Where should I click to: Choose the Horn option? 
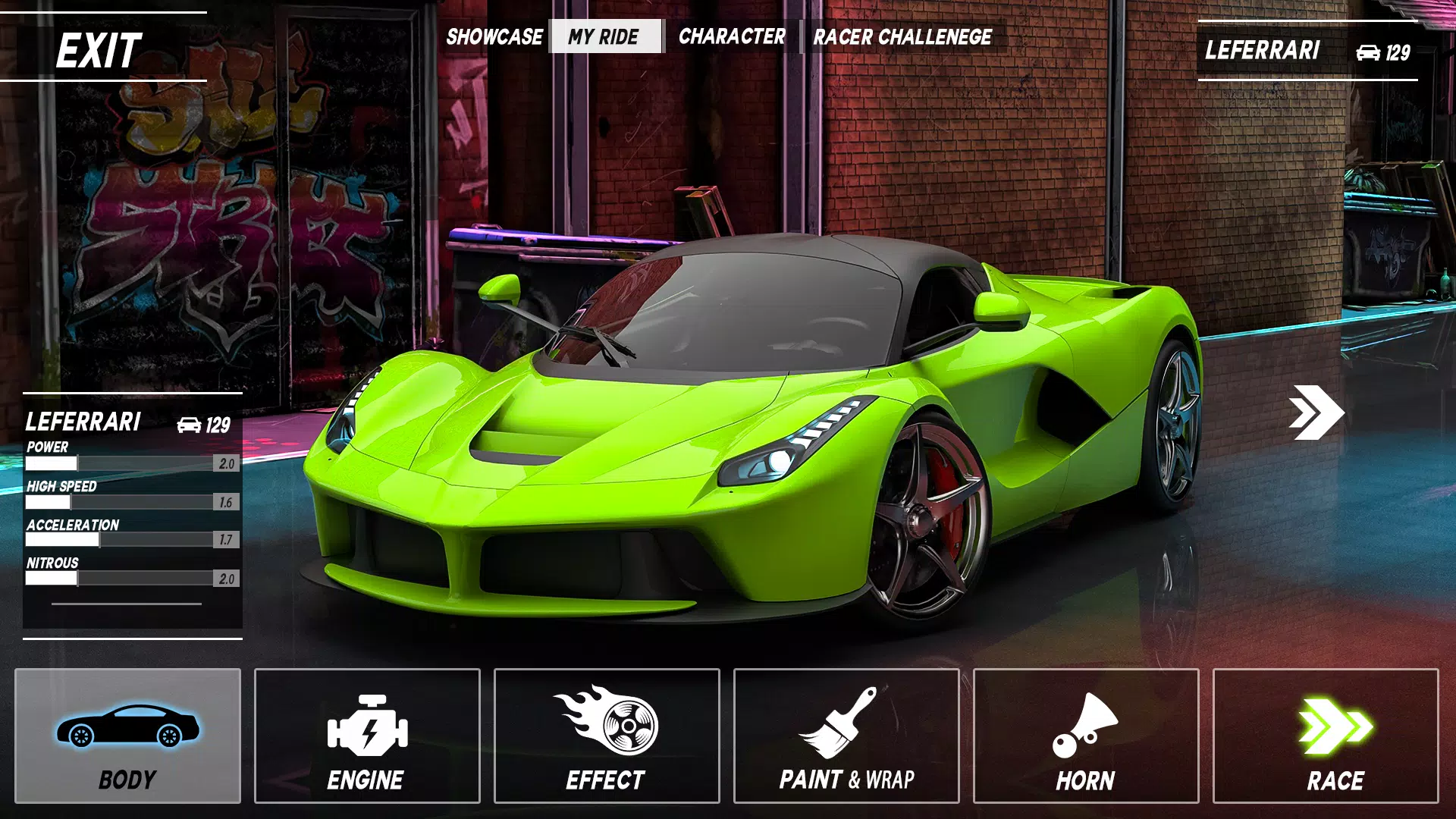pos(1086,736)
